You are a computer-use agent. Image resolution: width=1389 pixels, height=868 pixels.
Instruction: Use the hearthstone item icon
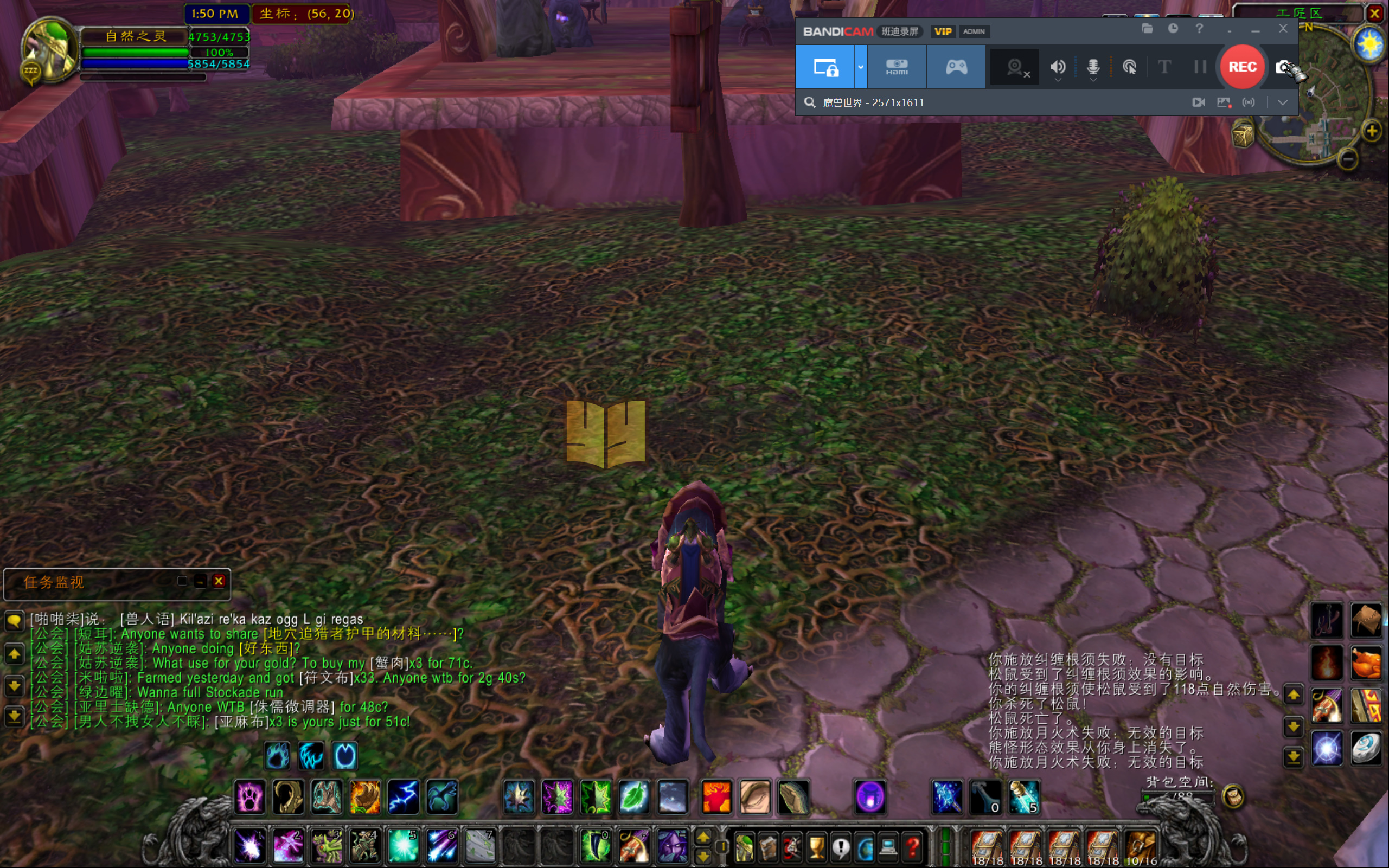pyautogui.click(x=1365, y=749)
